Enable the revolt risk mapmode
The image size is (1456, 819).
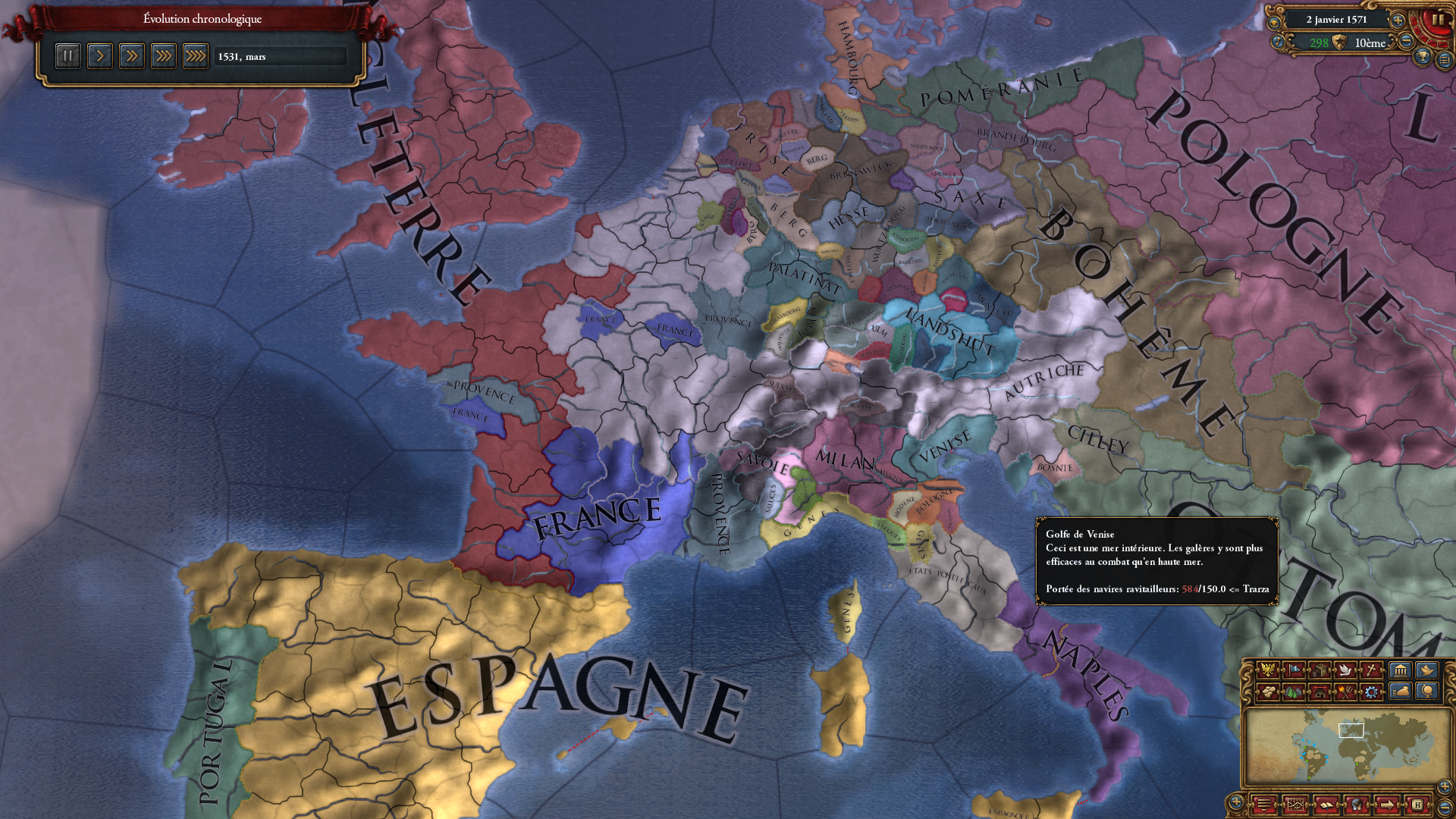coord(1346,692)
